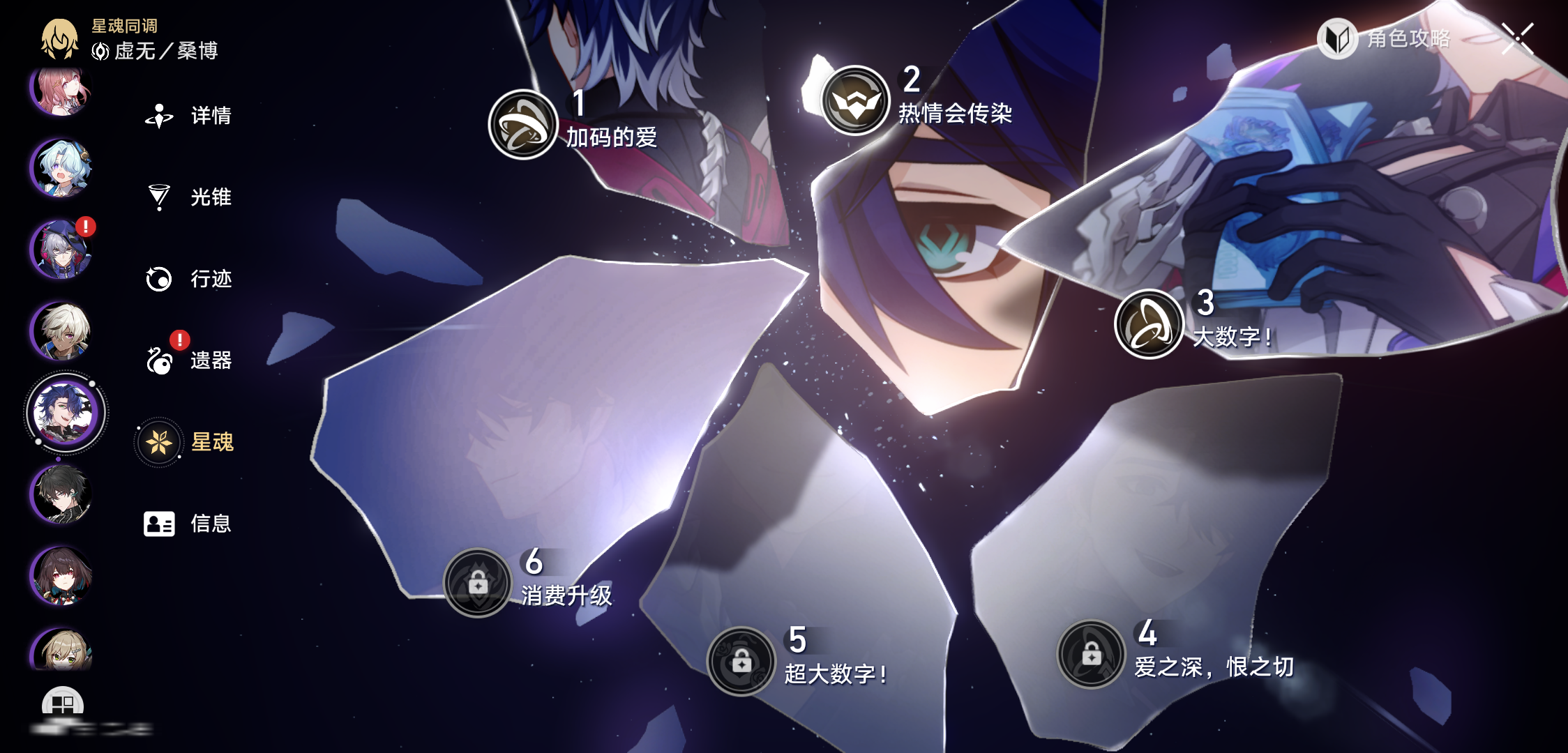Tap locked eidolon 4 爱之深,恨之切
The image size is (1568, 753).
tap(1092, 654)
